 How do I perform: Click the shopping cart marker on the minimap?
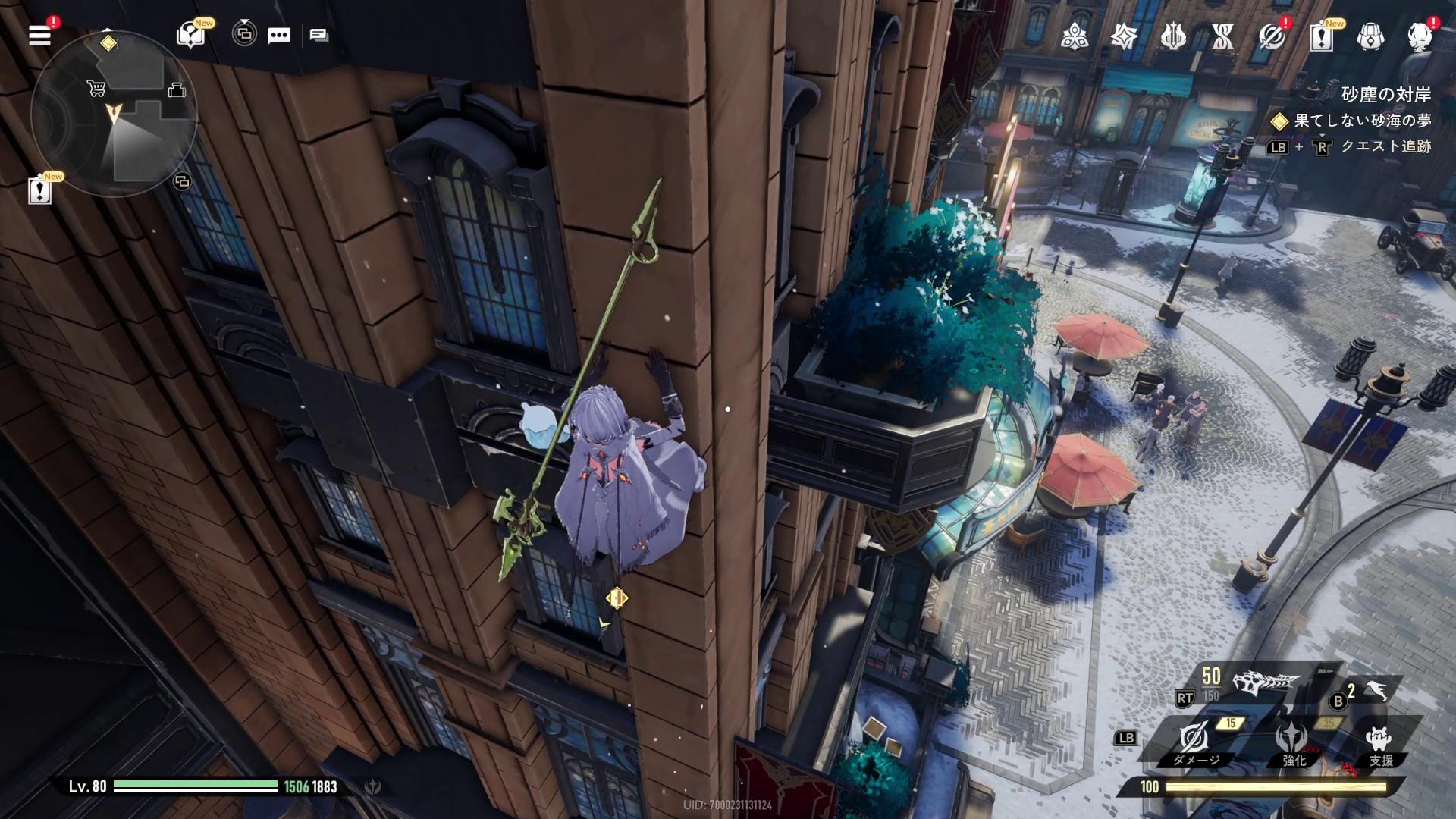(x=96, y=89)
